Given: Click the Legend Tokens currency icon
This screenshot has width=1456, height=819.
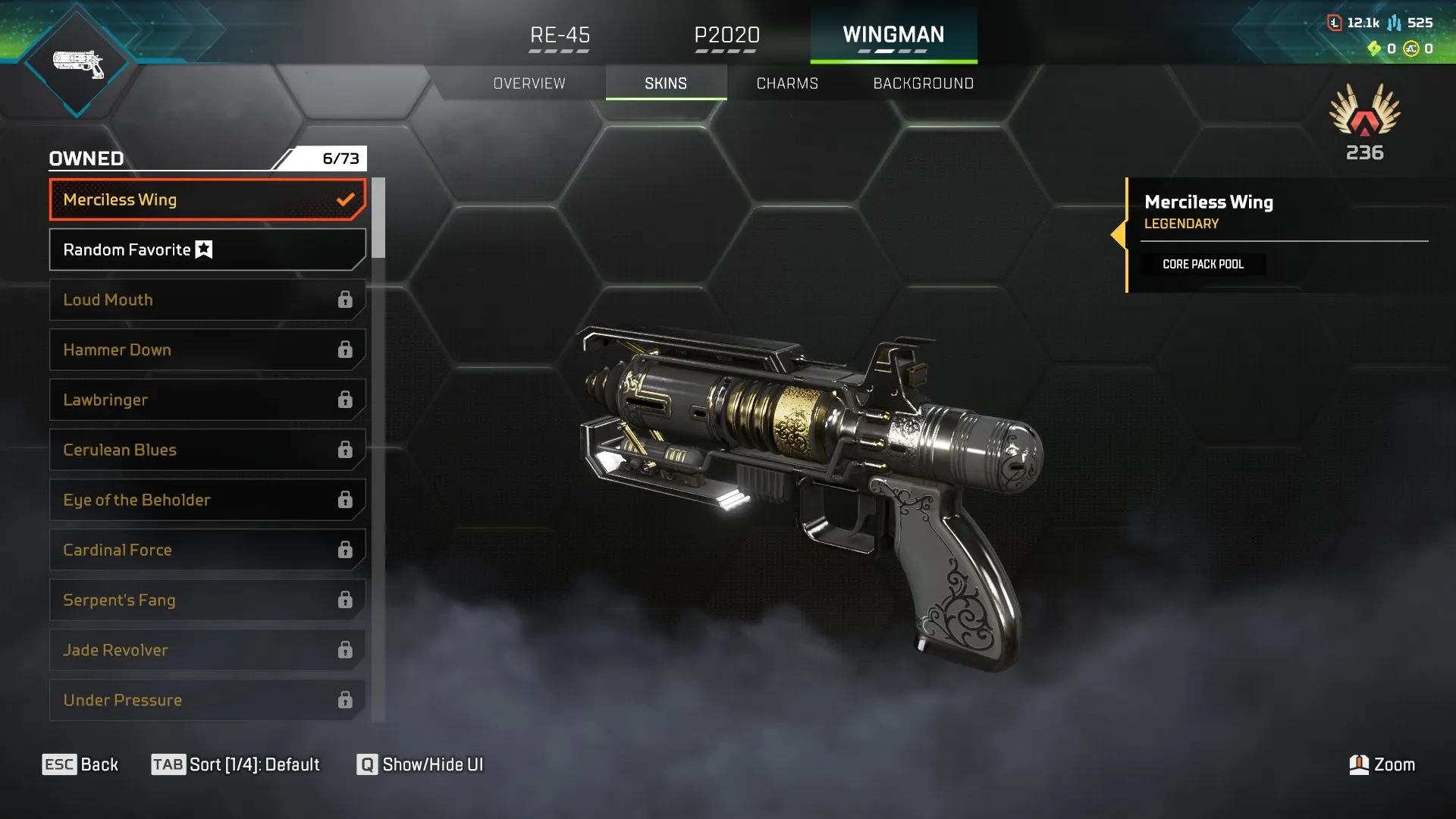Looking at the screenshot, I should (1335, 23).
